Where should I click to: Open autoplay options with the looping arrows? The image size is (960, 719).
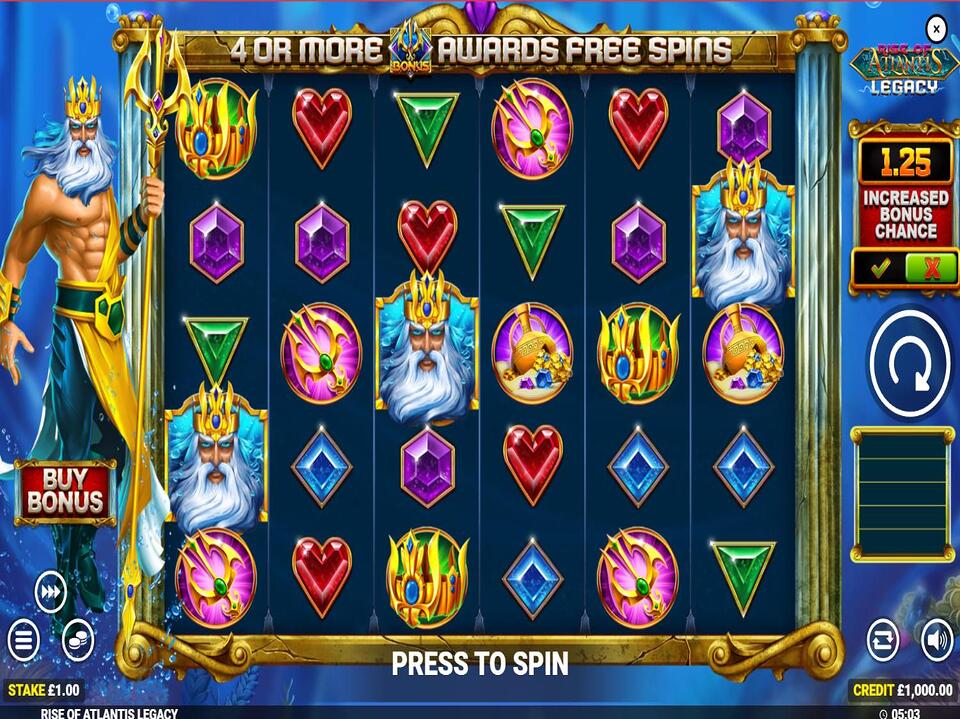883,638
